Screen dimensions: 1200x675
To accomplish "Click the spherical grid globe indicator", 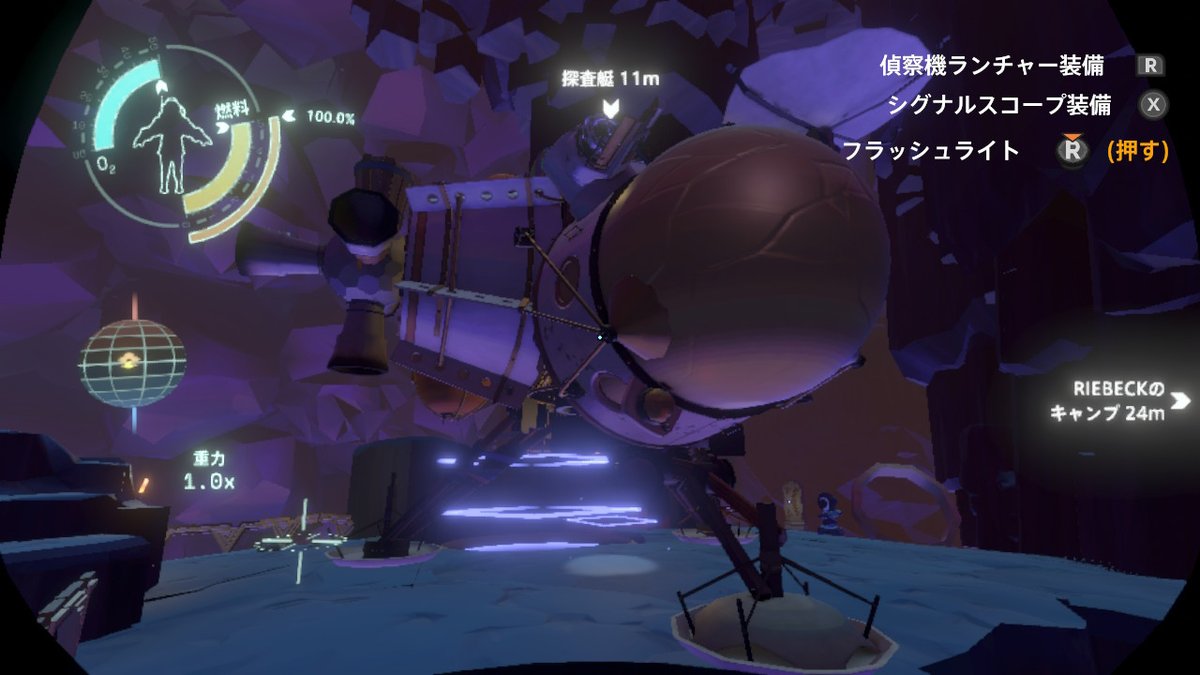I will click(x=132, y=362).
